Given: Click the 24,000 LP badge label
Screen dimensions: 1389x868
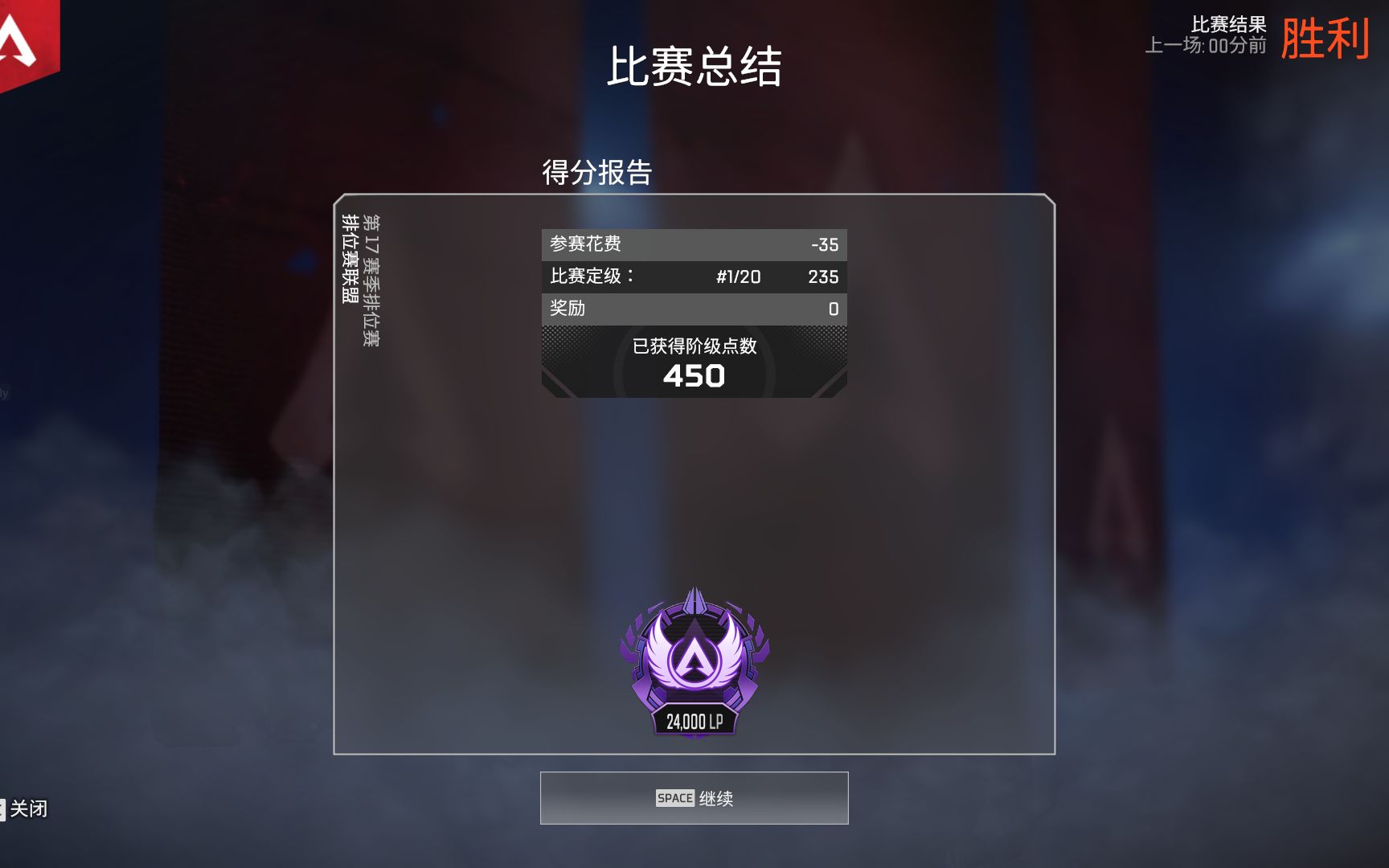Looking at the screenshot, I should pyautogui.click(x=694, y=722).
